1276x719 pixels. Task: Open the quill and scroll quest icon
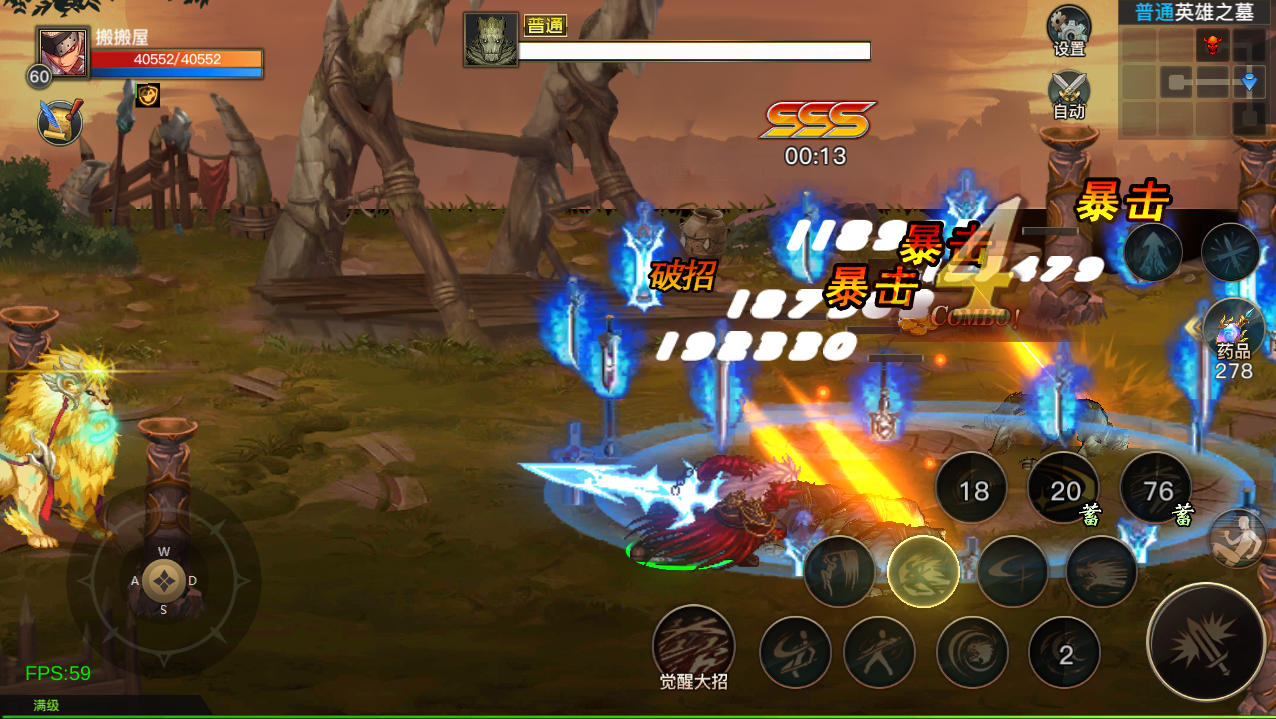tap(60, 121)
